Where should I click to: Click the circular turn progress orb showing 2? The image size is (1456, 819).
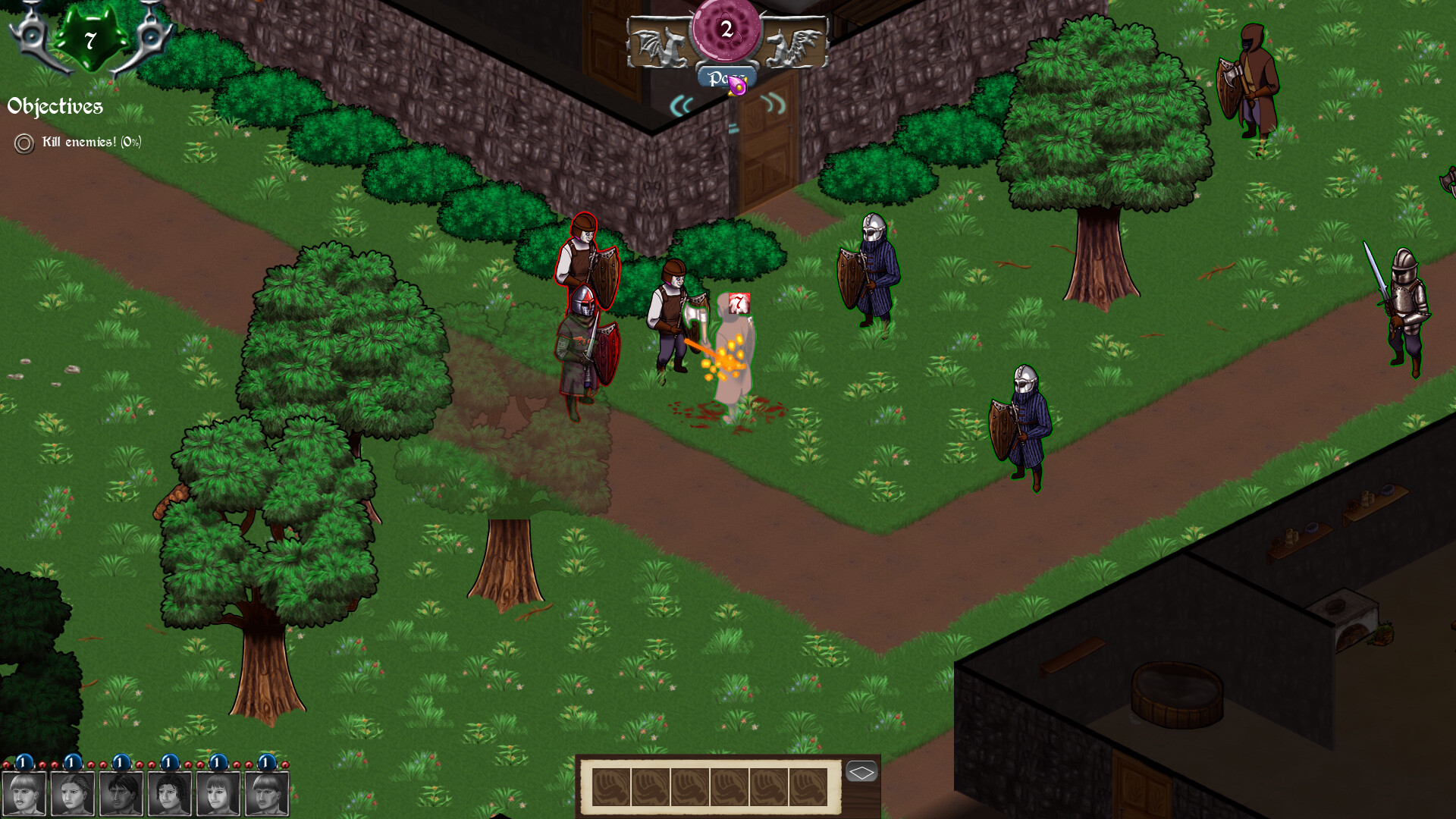726,29
